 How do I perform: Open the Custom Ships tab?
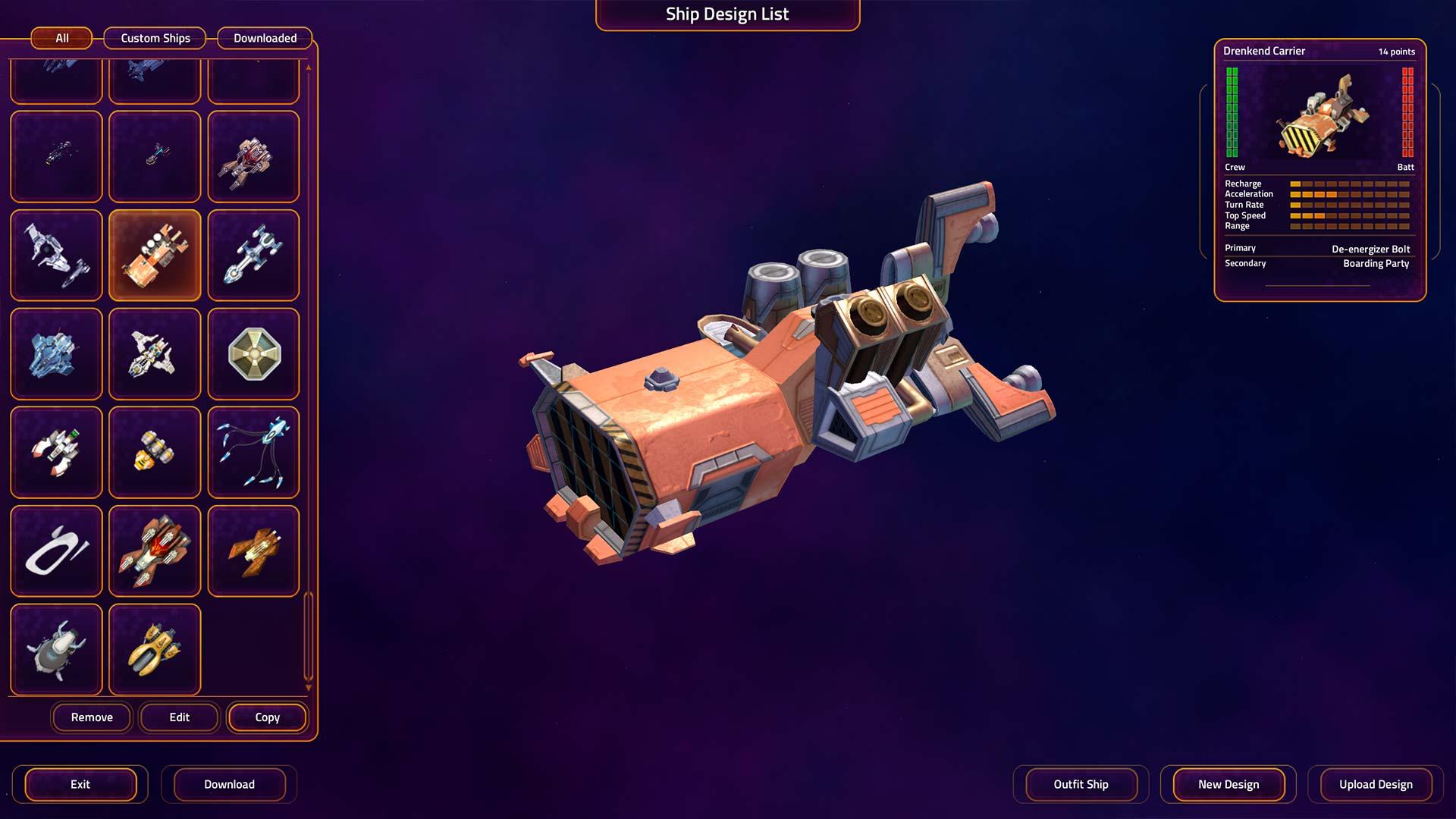155,38
